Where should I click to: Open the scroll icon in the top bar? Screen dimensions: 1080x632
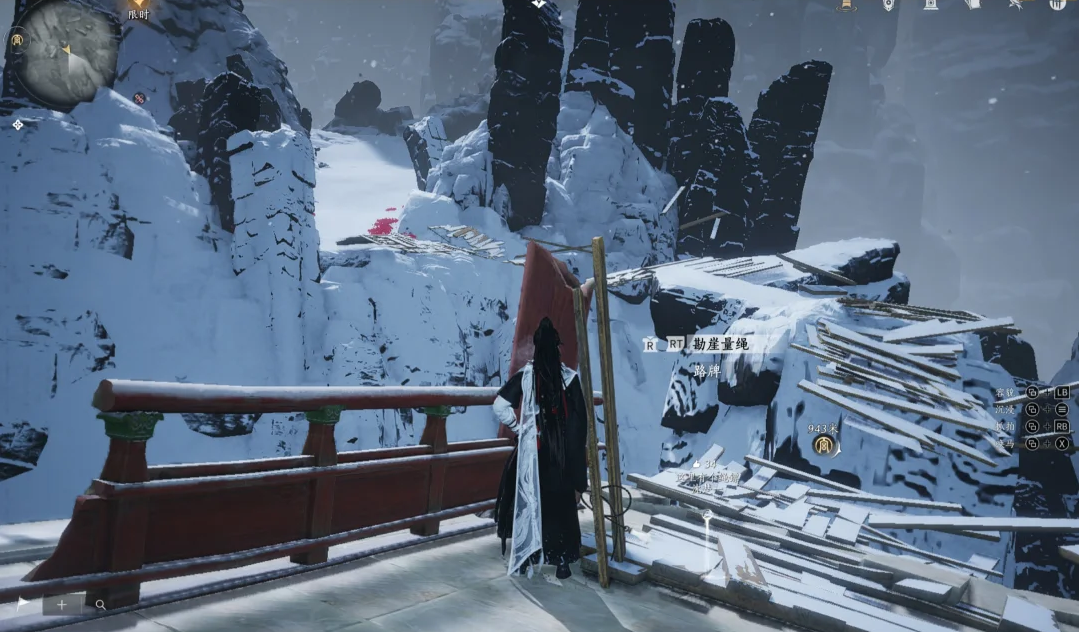[x=973, y=5]
